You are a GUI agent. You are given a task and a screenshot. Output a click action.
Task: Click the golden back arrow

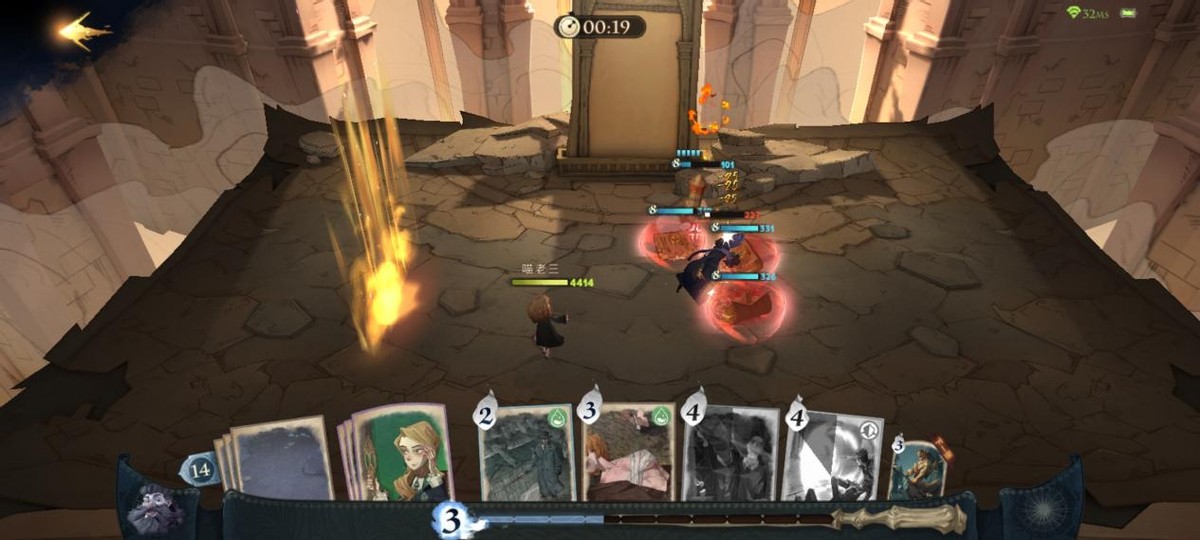[x=83, y=31]
